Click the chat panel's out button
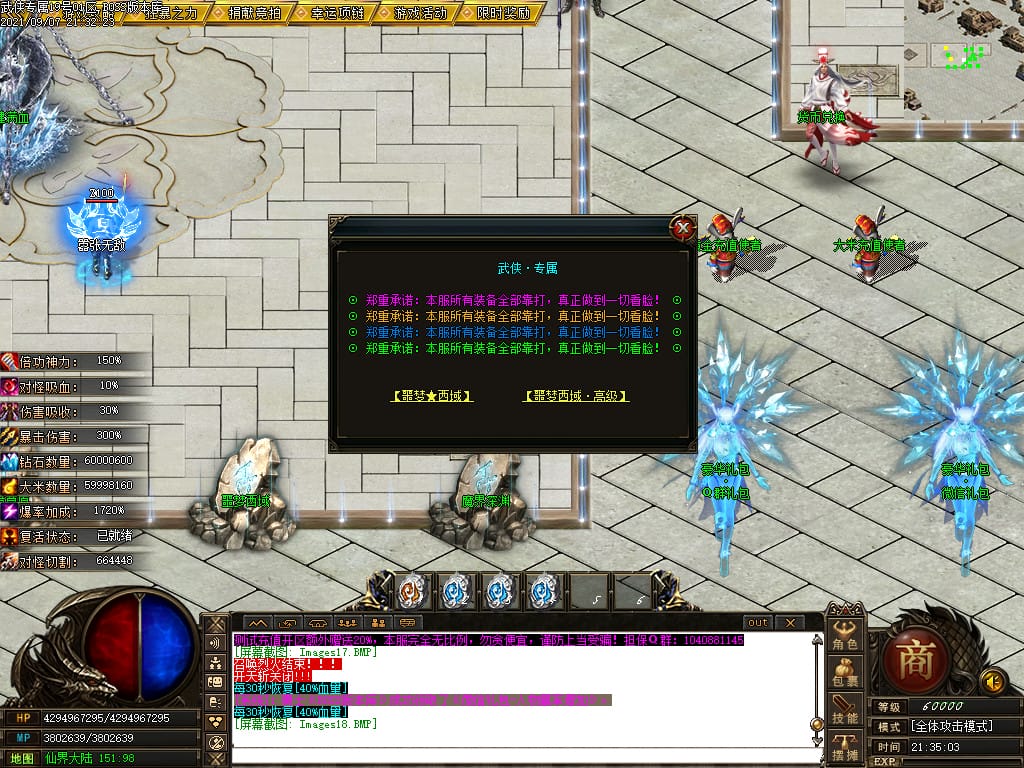This screenshot has width=1024, height=768. click(758, 622)
